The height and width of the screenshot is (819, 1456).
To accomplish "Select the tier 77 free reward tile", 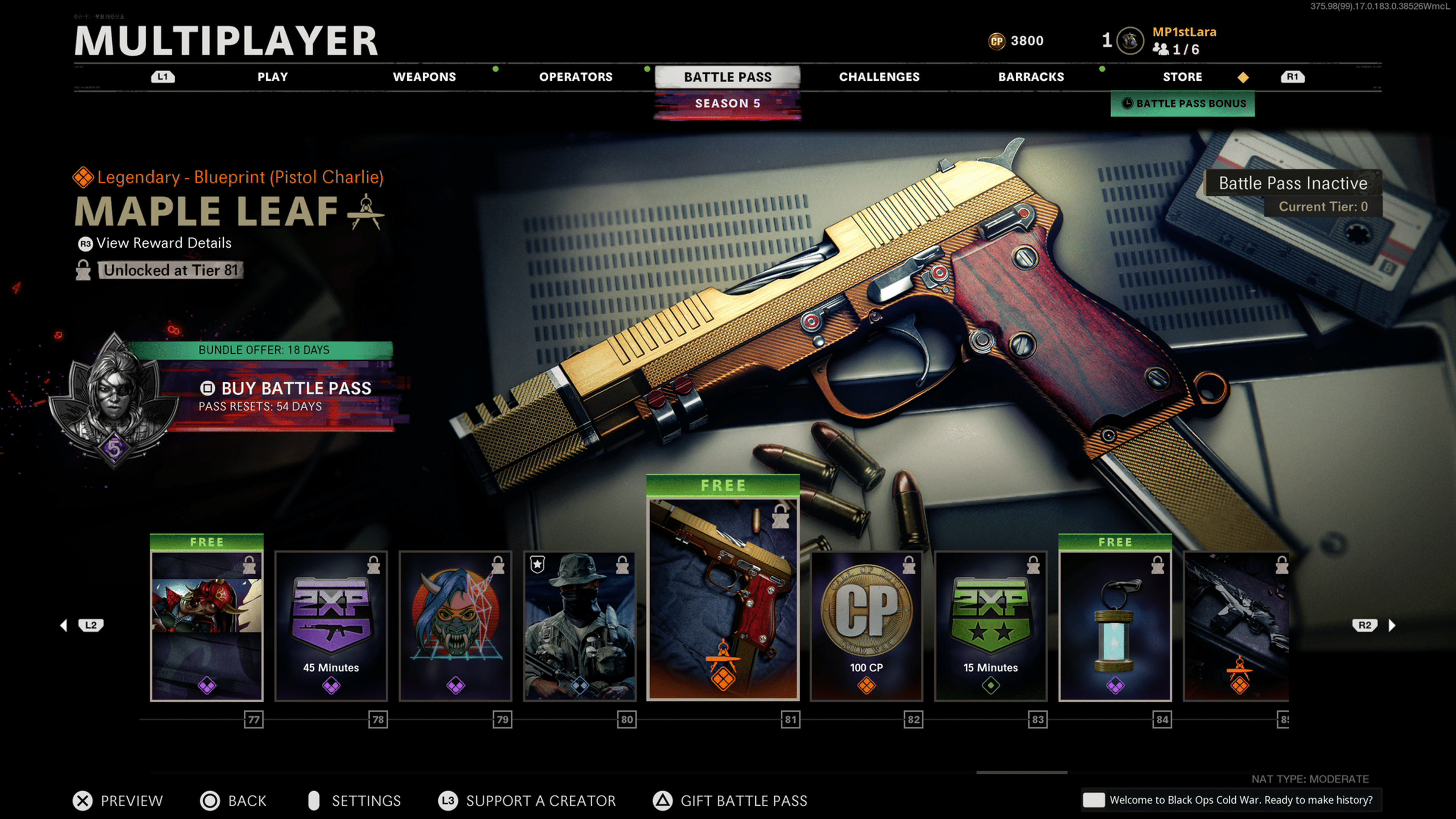I will [x=207, y=626].
